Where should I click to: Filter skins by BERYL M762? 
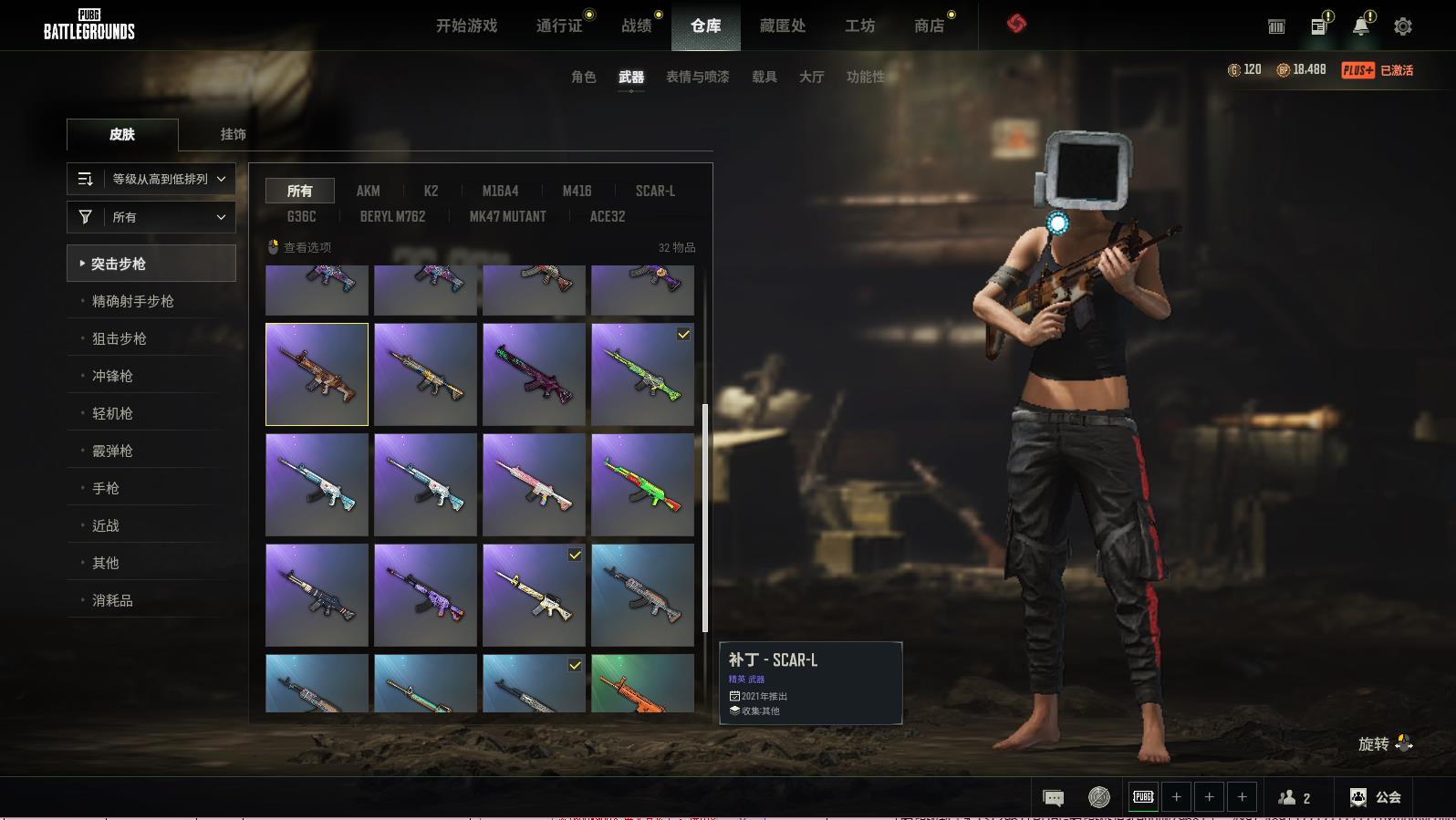(392, 216)
